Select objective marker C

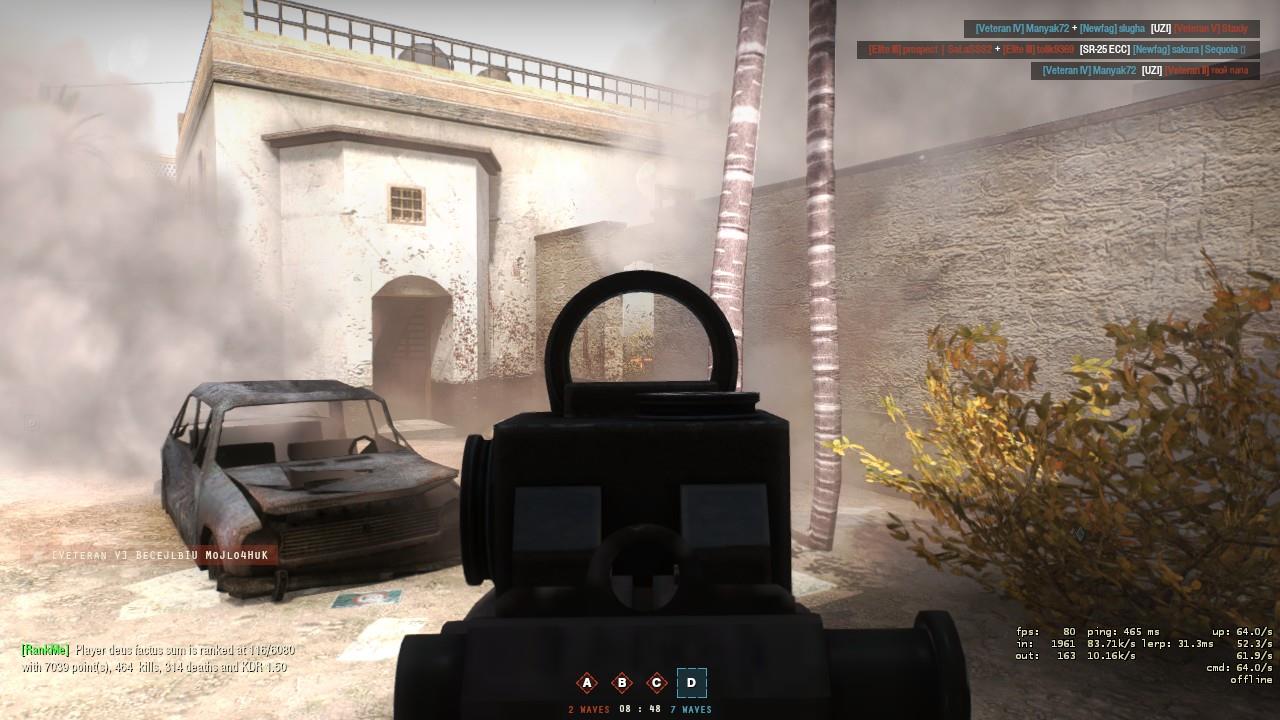[656, 683]
